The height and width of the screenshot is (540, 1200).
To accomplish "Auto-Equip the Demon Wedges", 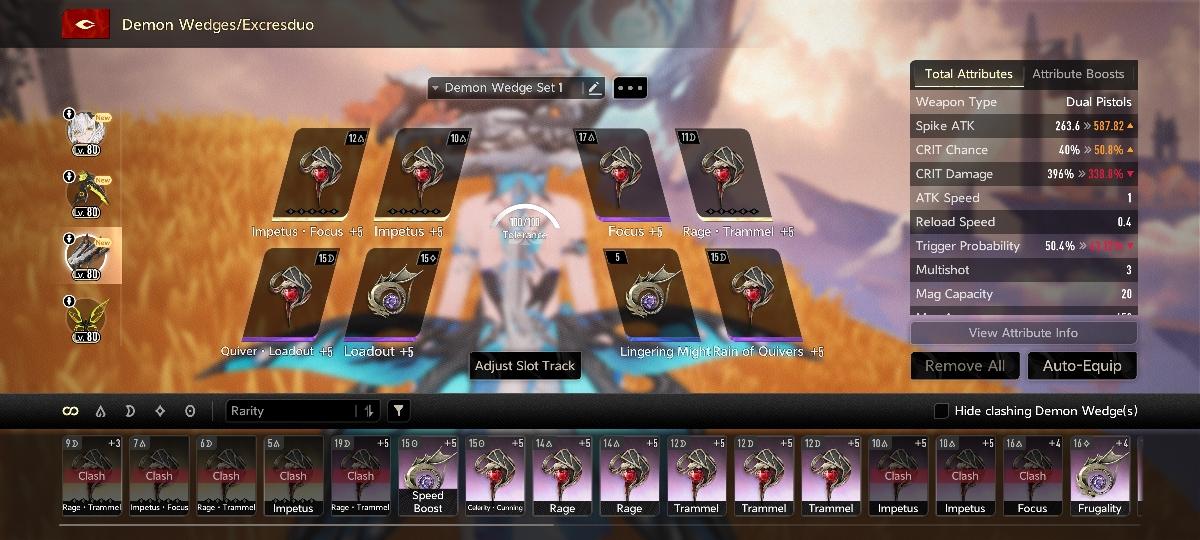I will (1082, 366).
